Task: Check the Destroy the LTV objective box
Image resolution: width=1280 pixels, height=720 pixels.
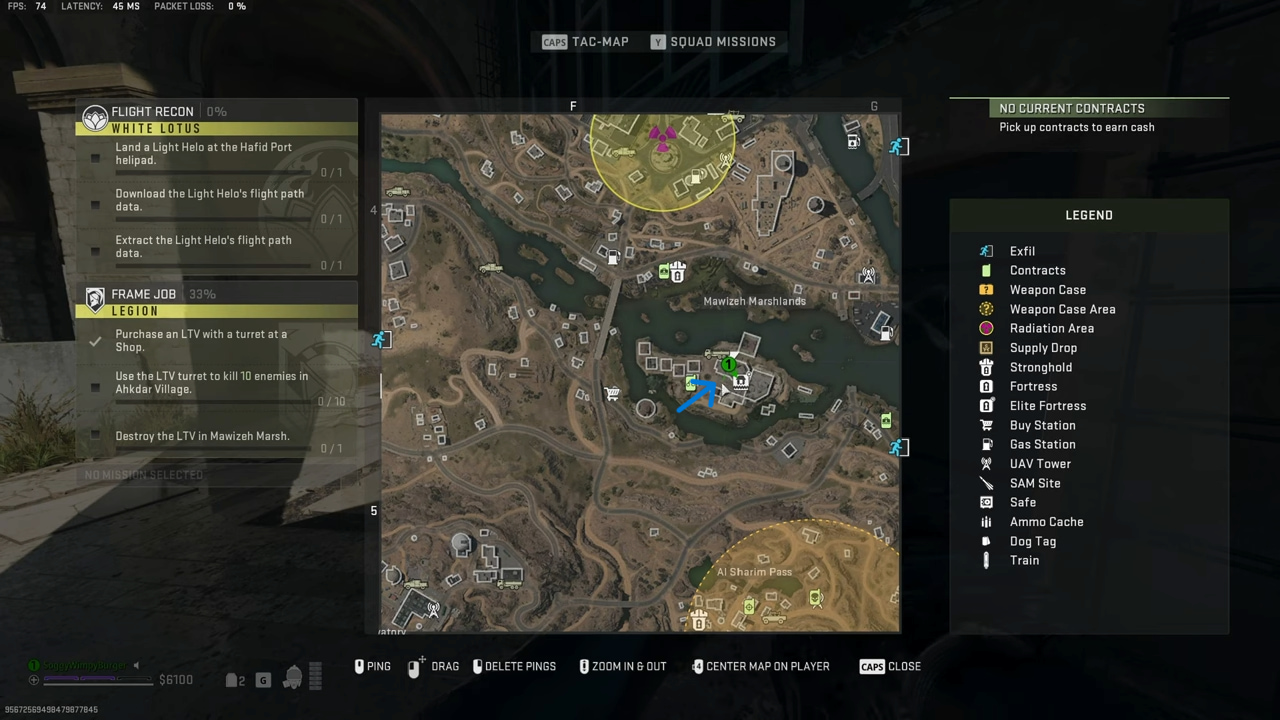Action: coord(95,436)
